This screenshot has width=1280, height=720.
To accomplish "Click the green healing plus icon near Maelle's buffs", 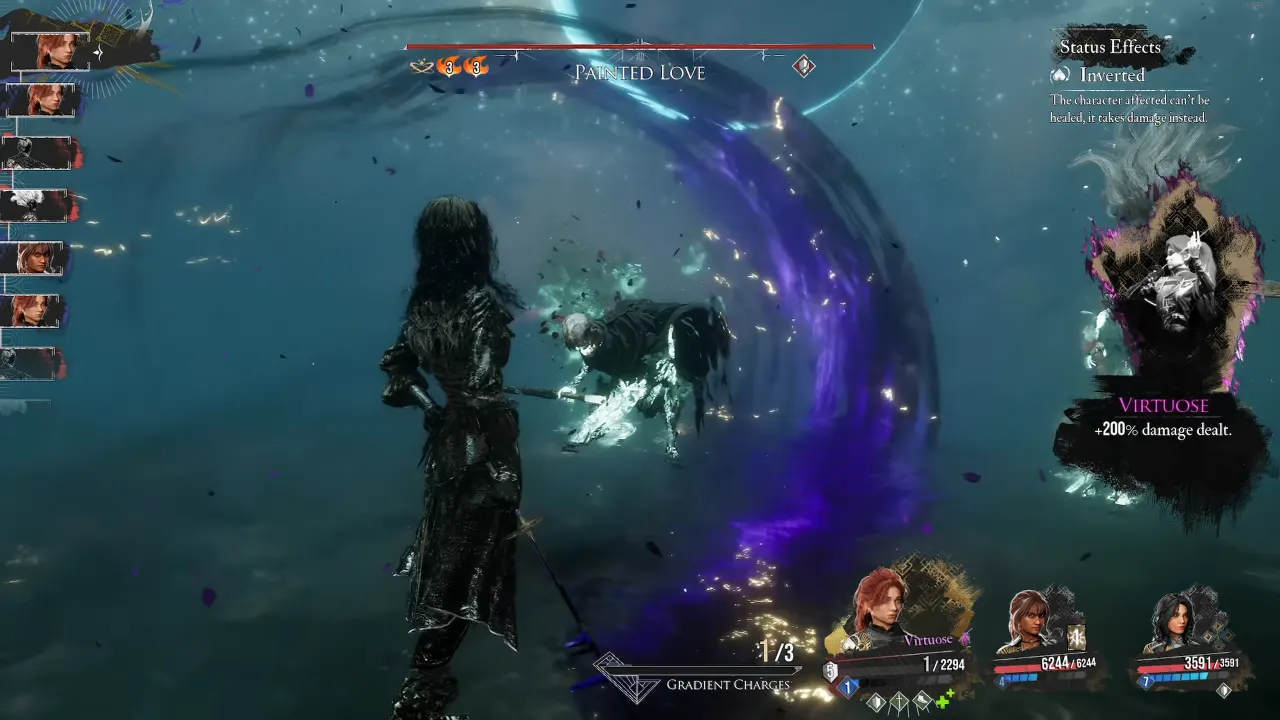I will click(942, 699).
